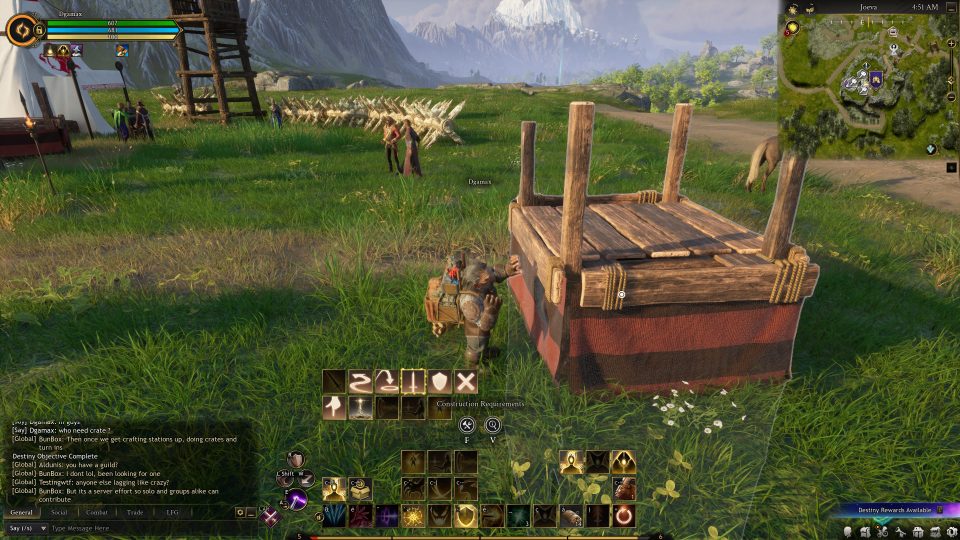Click the golden shield ability on hotbar
This screenshot has height=540, width=960.
(x=465, y=516)
